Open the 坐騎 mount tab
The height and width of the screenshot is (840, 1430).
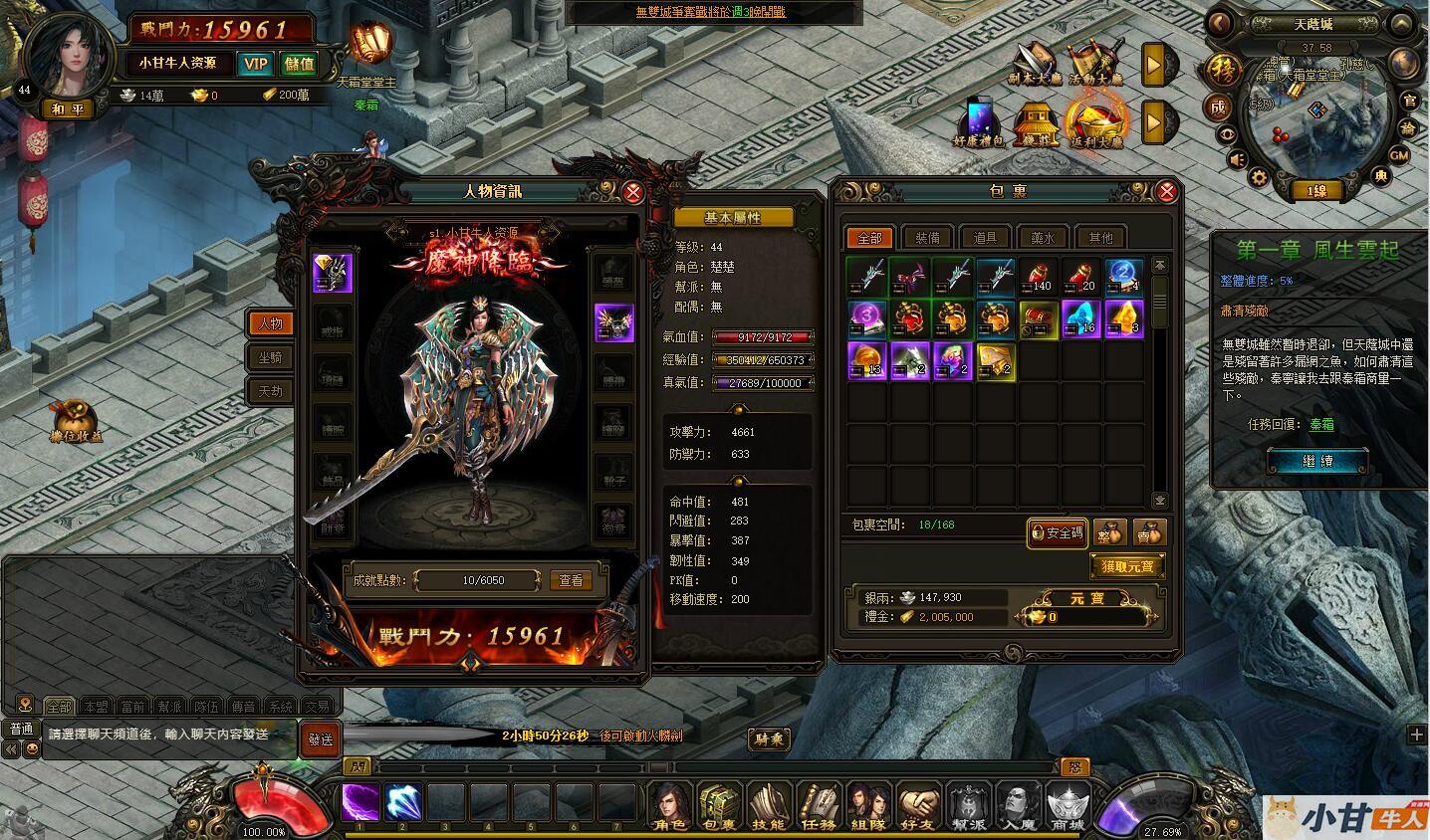270,357
